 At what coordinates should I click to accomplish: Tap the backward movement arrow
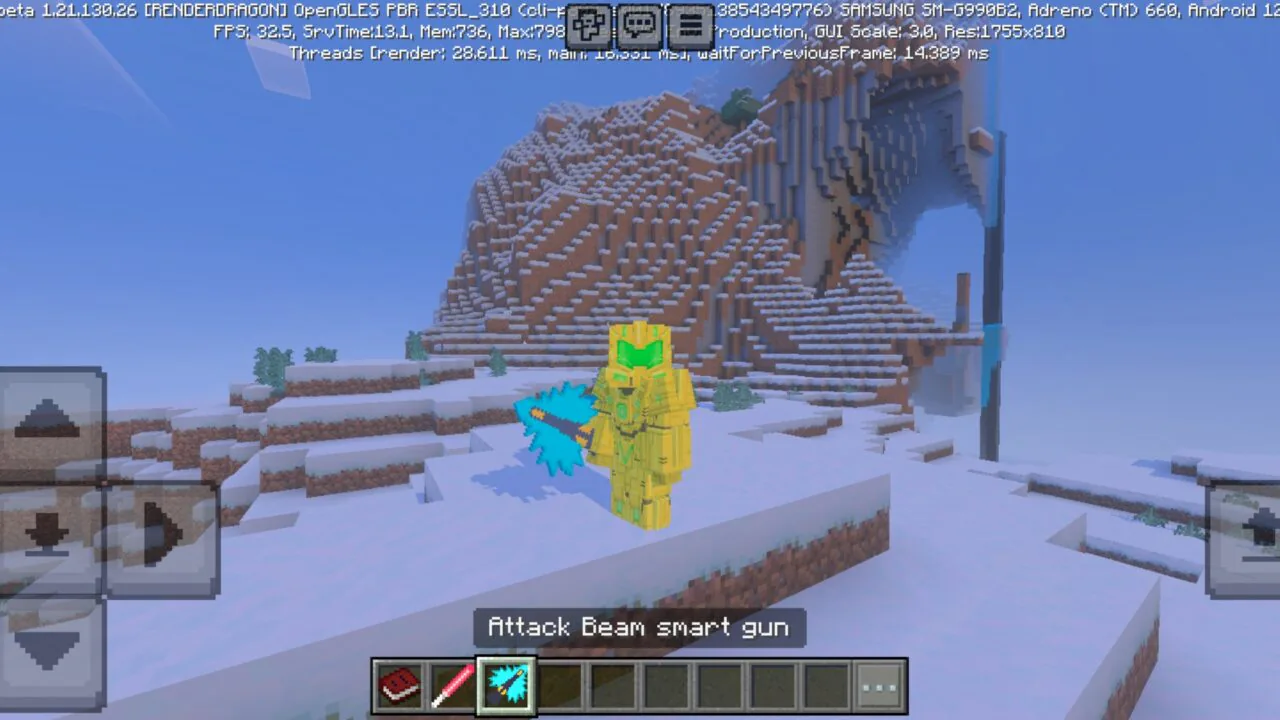(x=50, y=650)
